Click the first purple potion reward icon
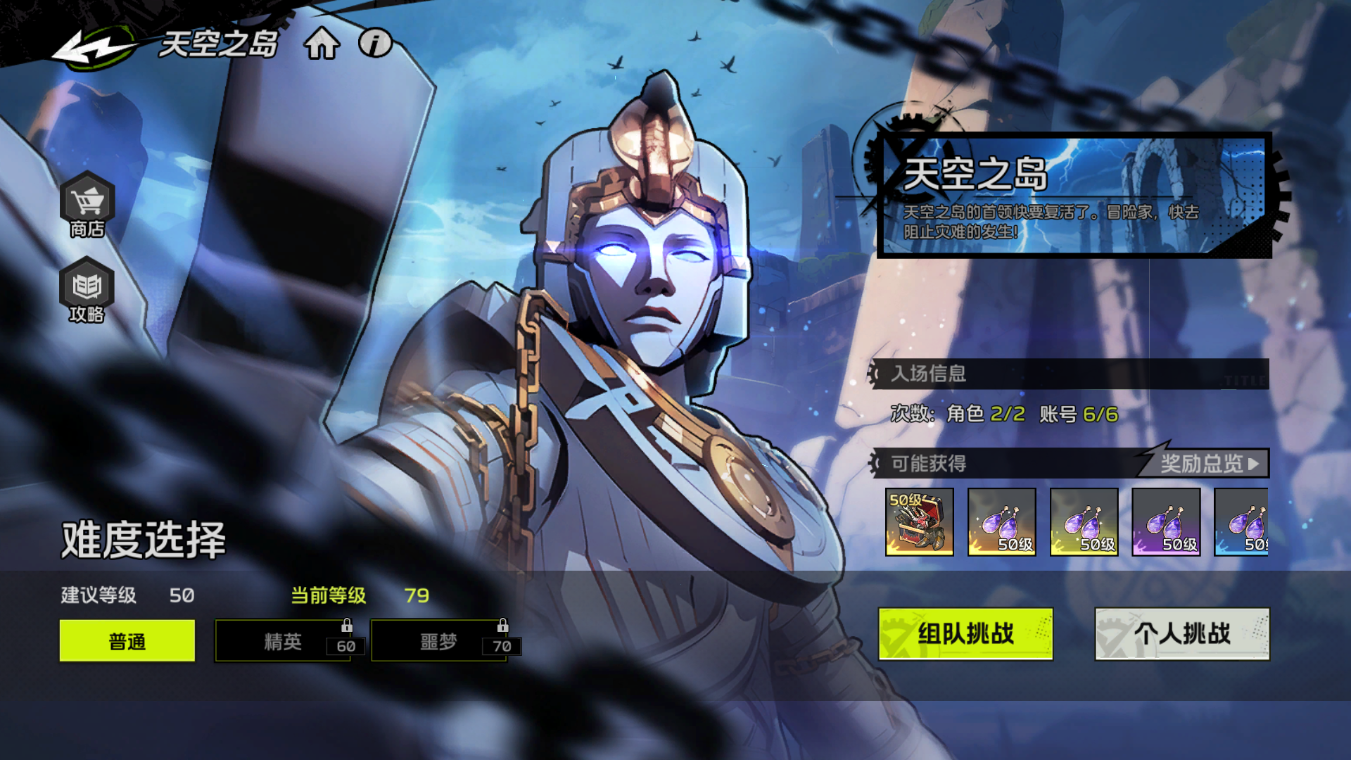Screen dimensions: 1351x760 tap(1002, 521)
